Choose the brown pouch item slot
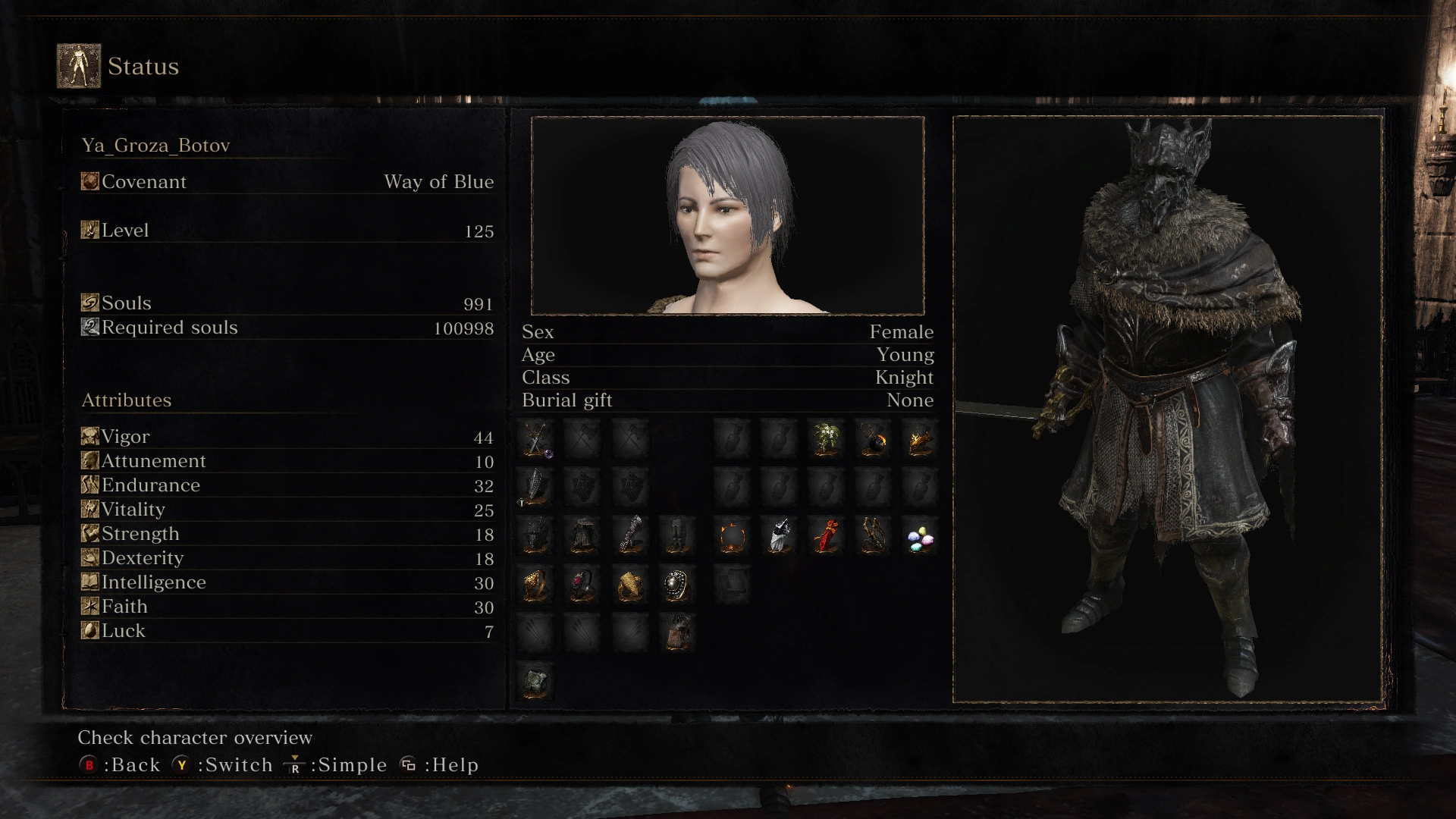 click(676, 632)
